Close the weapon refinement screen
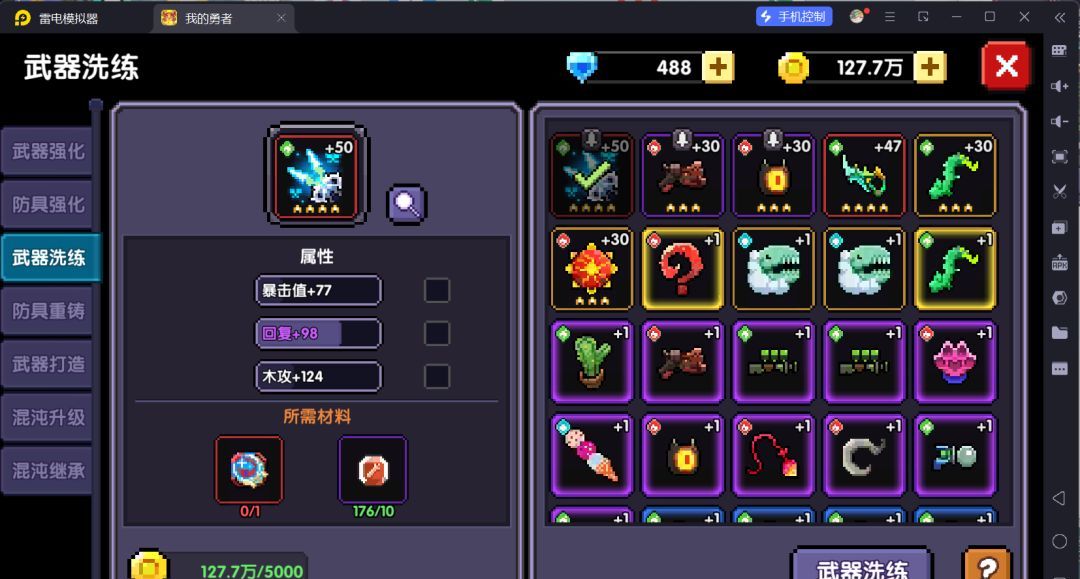Image resolution: width=1080 pixels, height=579 pixels. (x=1006, y=67)
